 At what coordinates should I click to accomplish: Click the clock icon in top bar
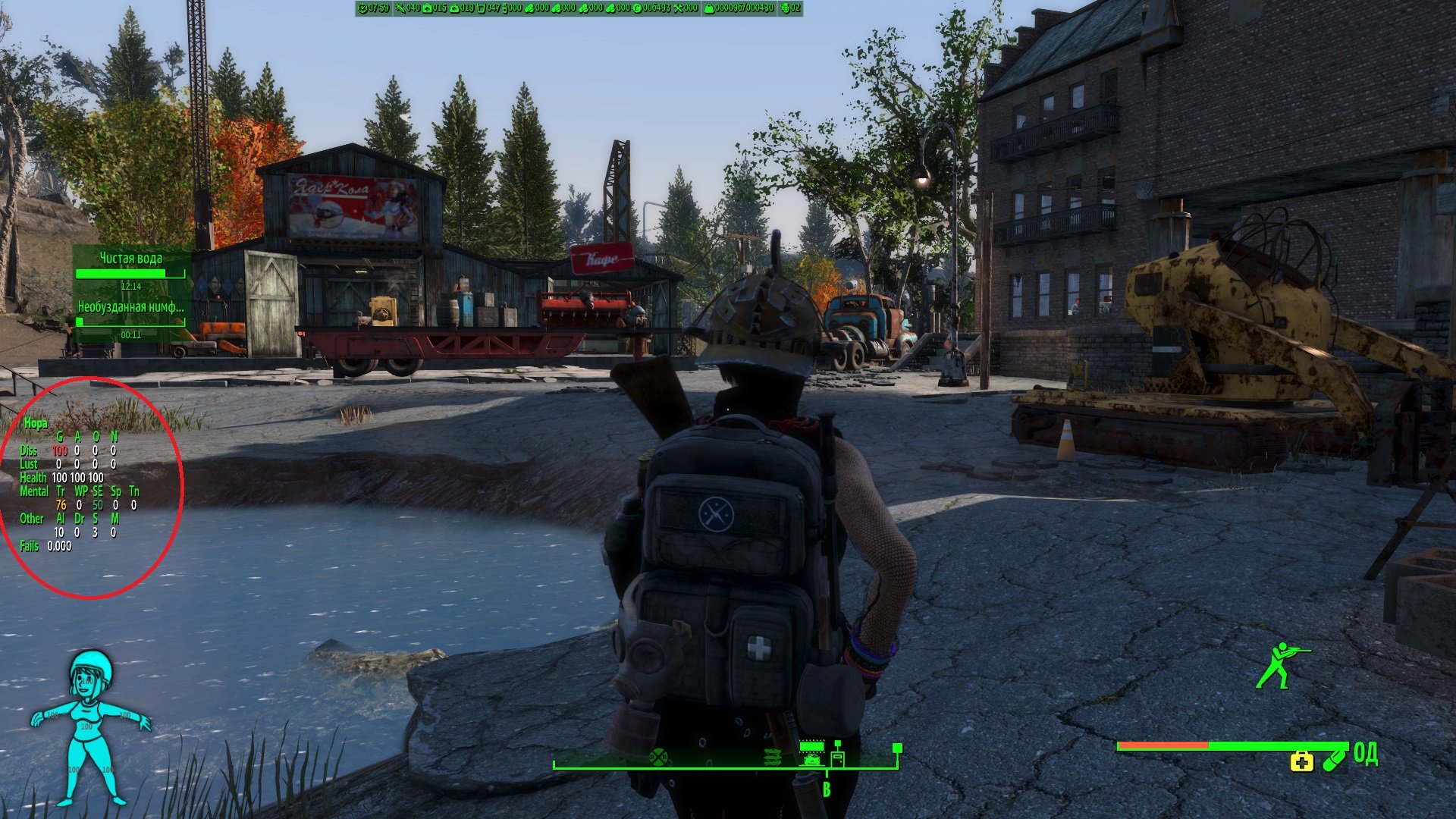363,8
